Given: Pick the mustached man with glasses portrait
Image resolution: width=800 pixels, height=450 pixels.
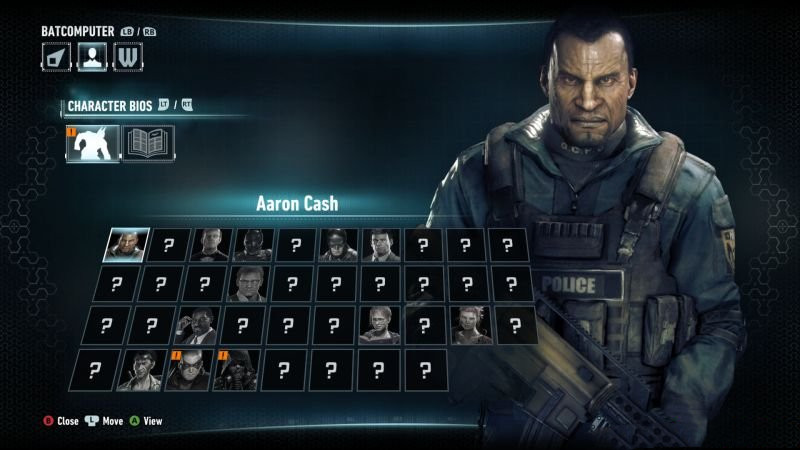Looking at the screenshot, I should [246, 285].
